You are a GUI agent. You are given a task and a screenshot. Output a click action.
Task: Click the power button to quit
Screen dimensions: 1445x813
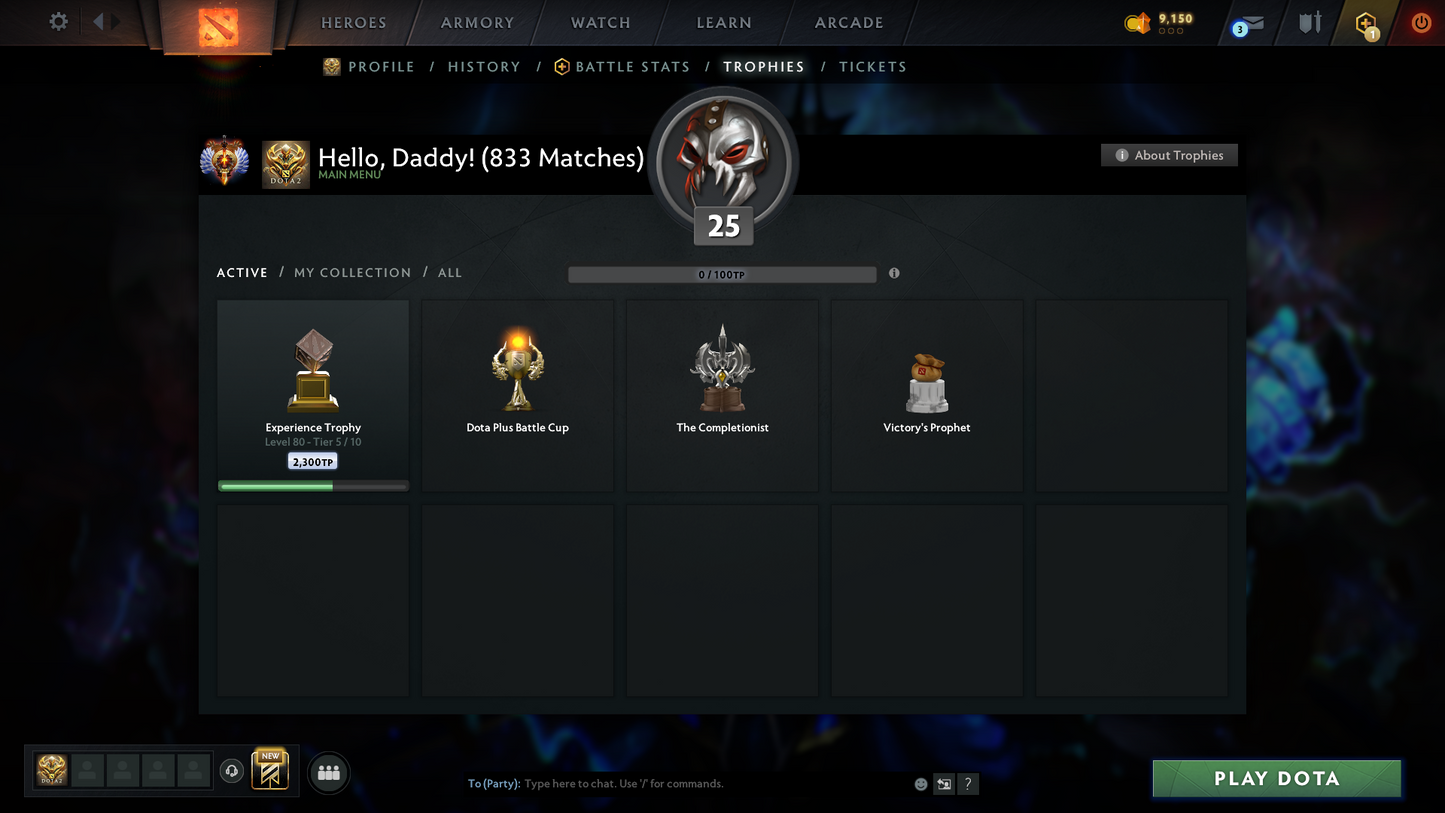pyautogui.click(x=1421, y=22)
